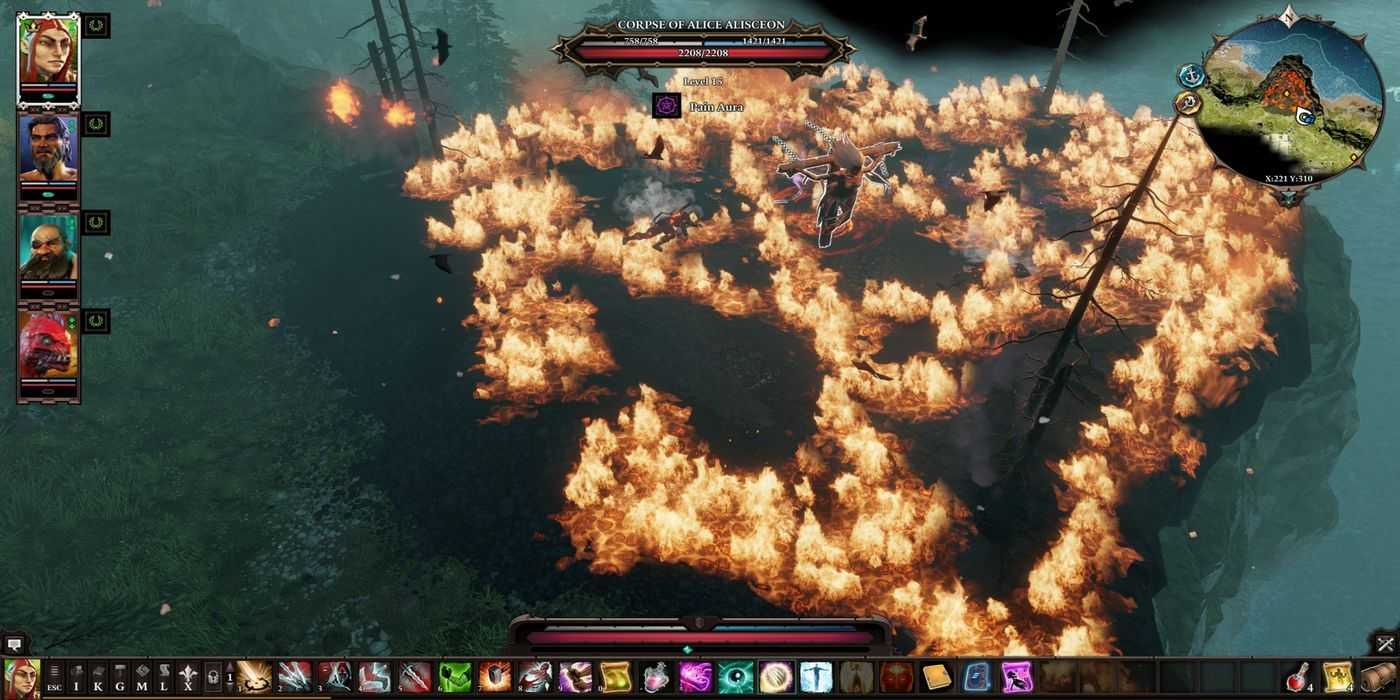Use the green skill in hotbar slot six

pyautogui.click(x=455, y=677)
